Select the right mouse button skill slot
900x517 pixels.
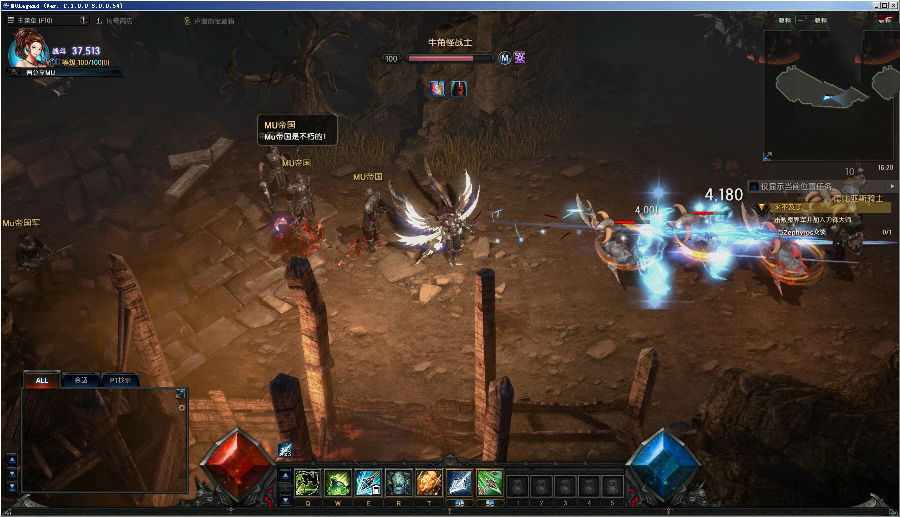tap(489, 482)
